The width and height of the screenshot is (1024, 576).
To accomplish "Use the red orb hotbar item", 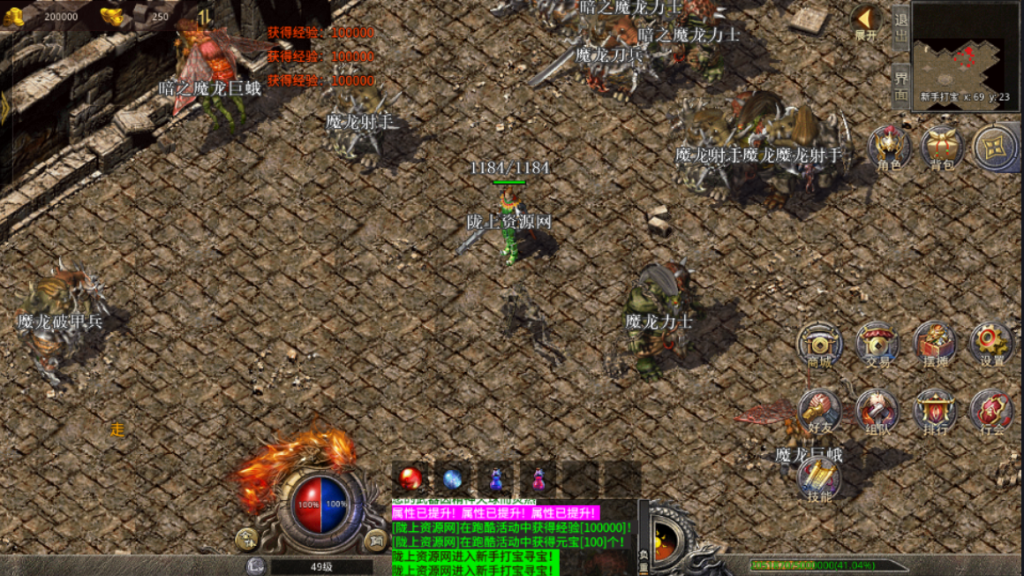I will tap(410, 479).
